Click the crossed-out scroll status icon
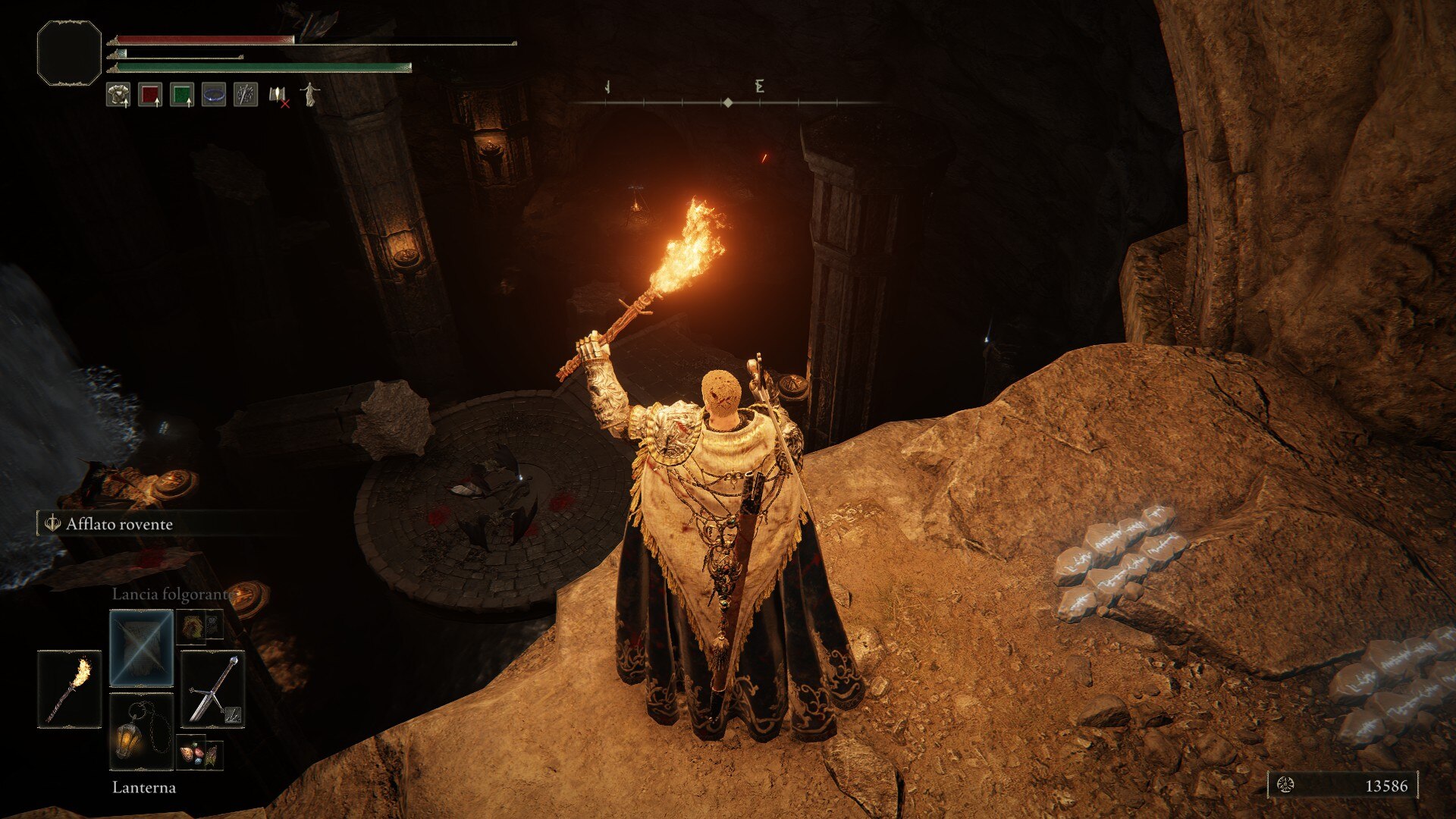This screenshot has height=819, width=1456. pos(278,96)
